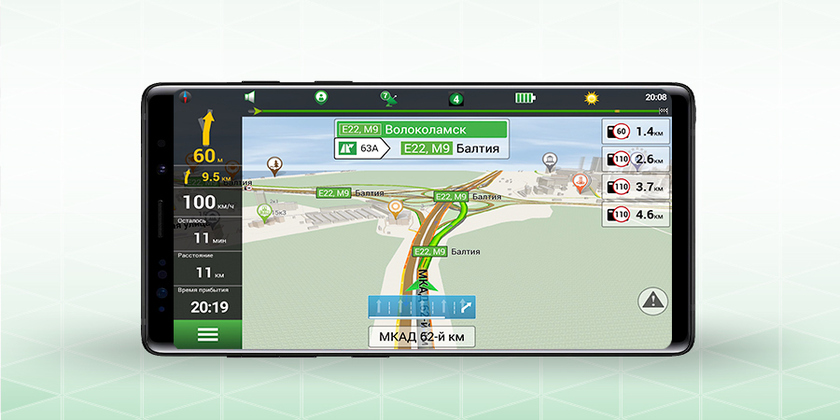Open the traffic score indicator showing 4

pos(456,98)
